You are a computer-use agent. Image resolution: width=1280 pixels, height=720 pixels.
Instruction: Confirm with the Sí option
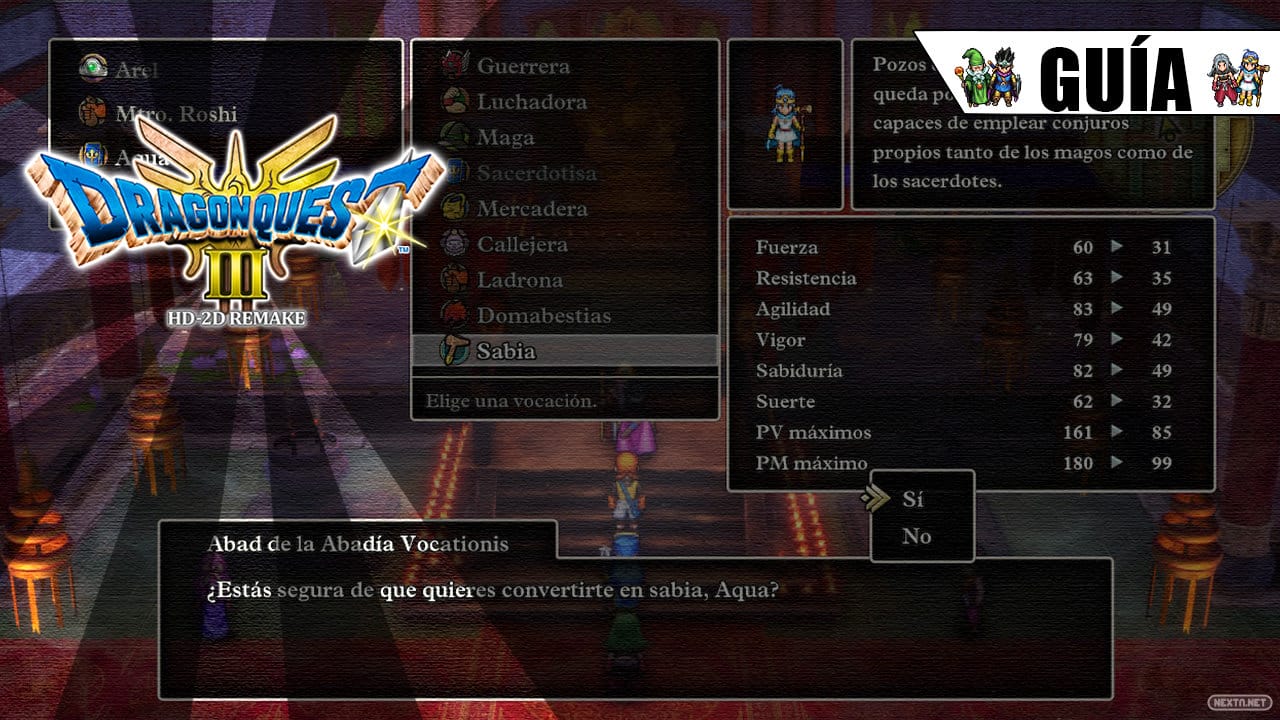(x=912, y=498)
